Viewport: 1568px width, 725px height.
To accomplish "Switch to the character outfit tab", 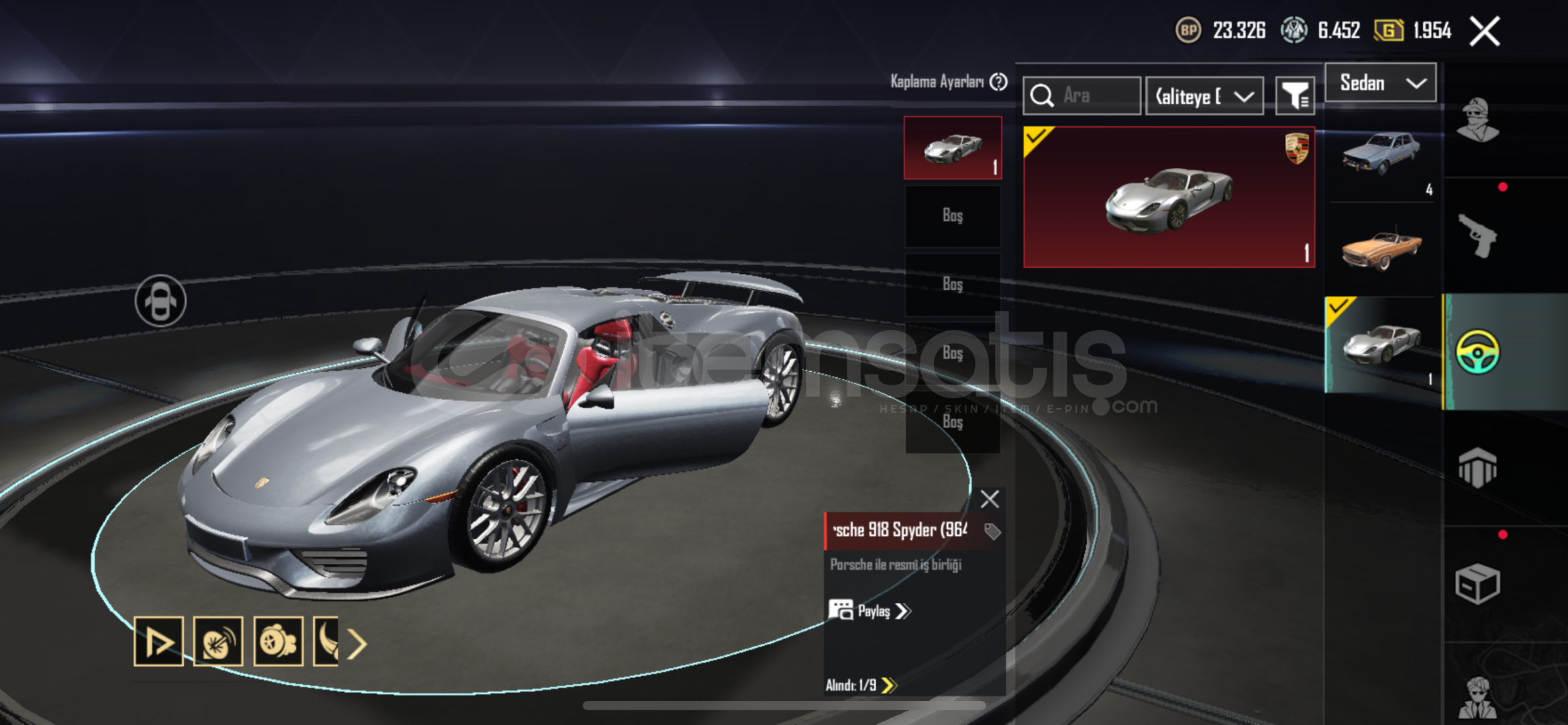I will [x=1477, y=121].
